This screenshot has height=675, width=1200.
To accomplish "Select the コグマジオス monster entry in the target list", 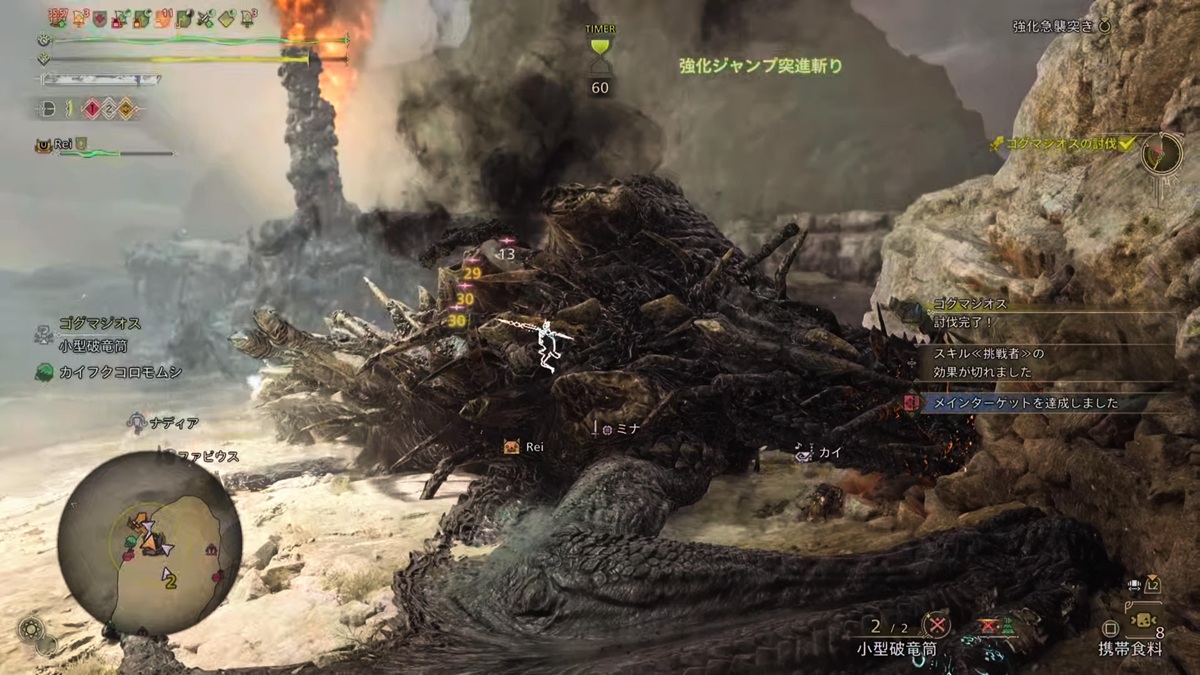I will coord(98,324).
